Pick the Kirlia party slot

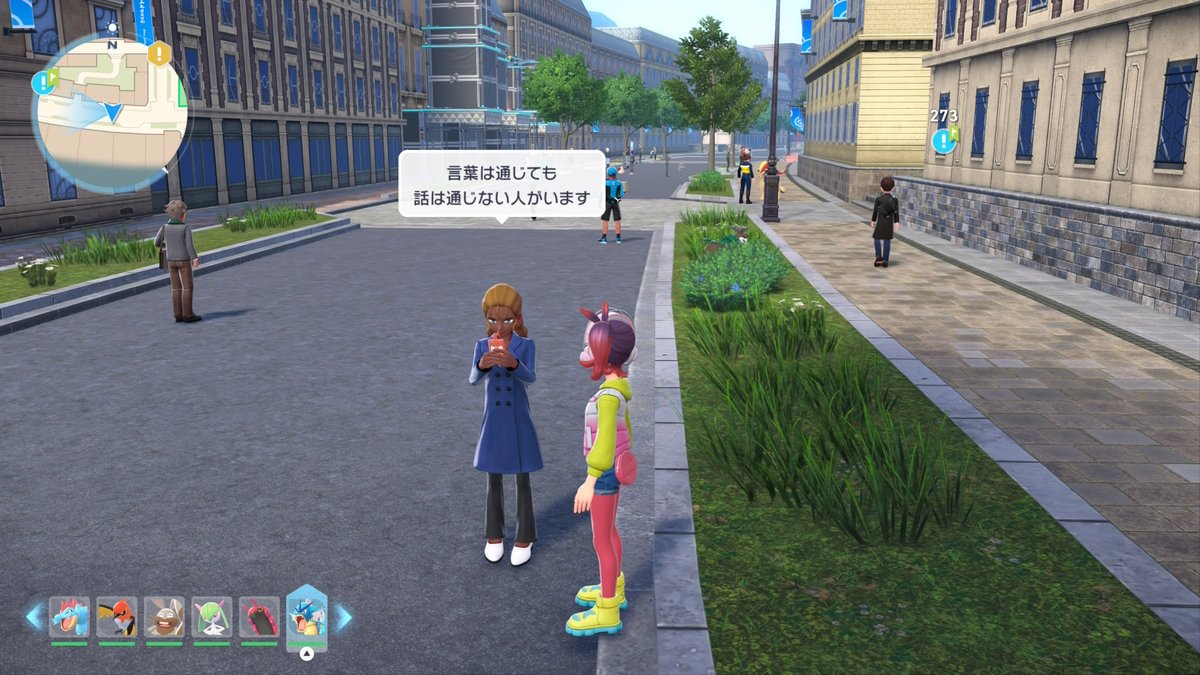[x=212, y=617]
